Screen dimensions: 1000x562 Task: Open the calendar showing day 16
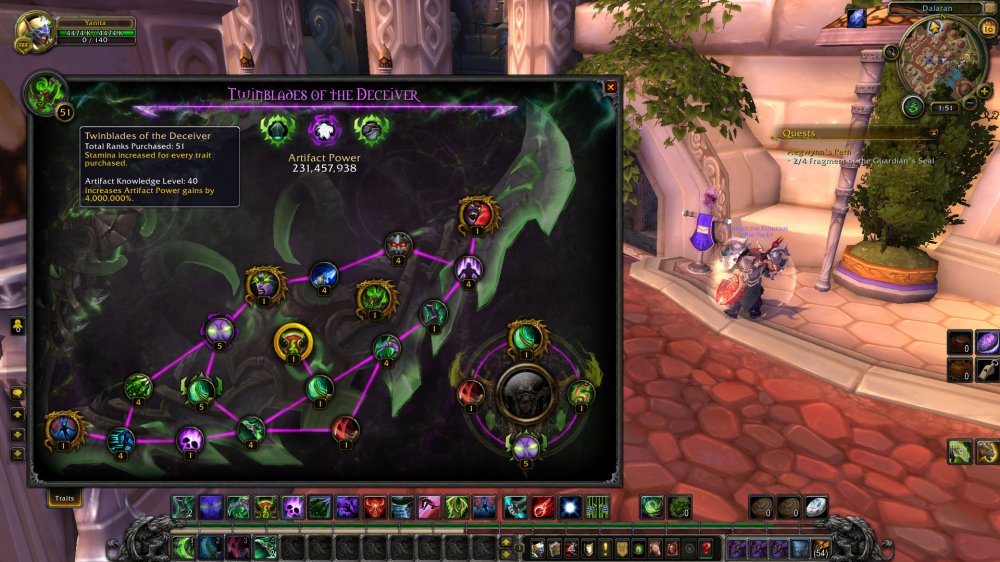coord(989,29)
